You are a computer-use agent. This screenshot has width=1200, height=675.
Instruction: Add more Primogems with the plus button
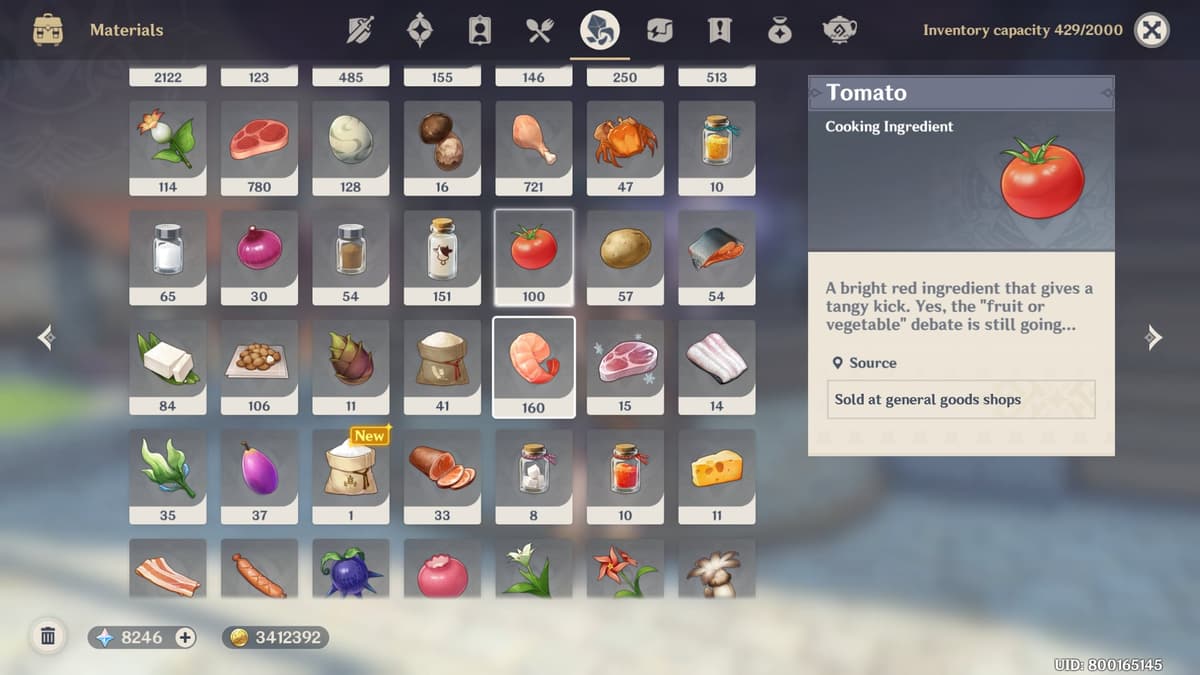[x=185, y=638]
